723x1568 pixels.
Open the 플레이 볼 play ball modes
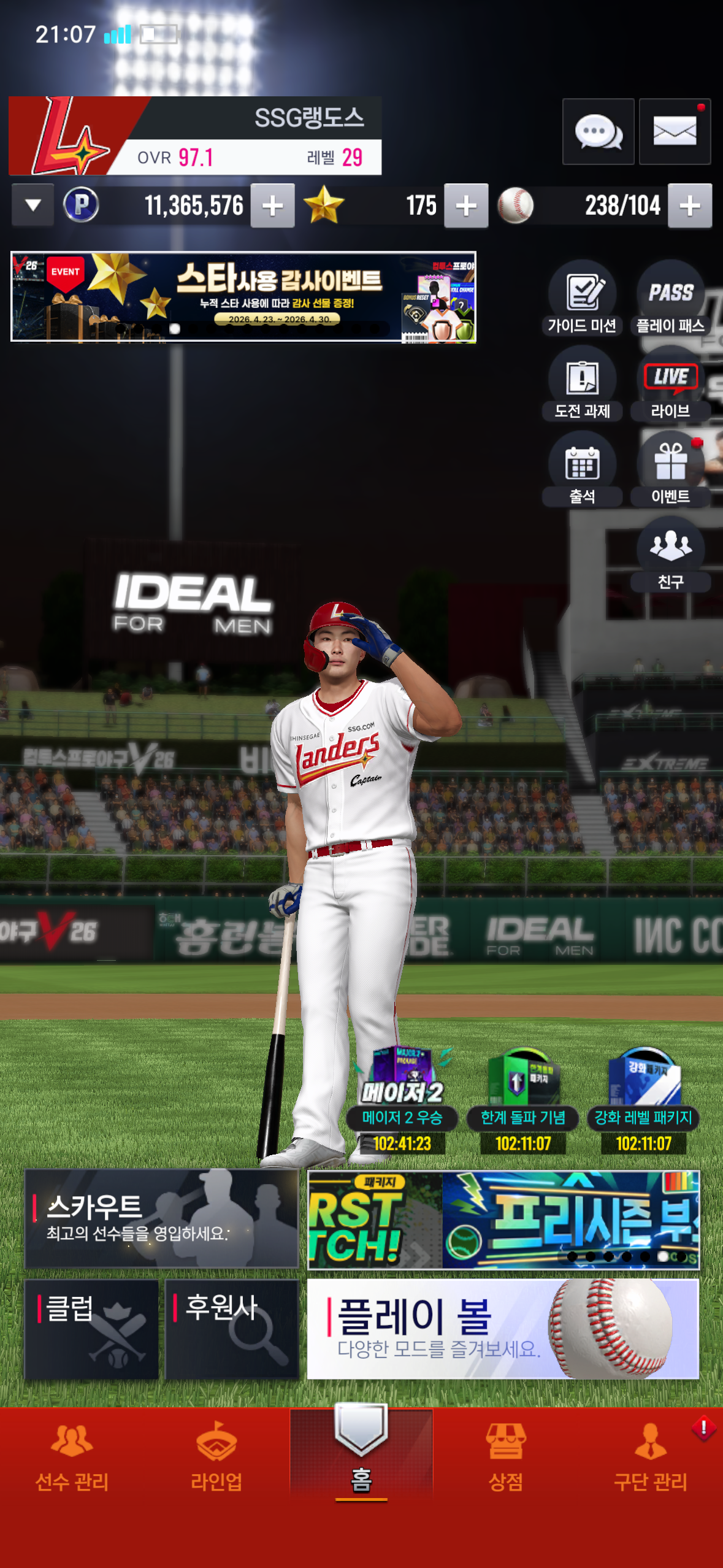coord(503,1329)
